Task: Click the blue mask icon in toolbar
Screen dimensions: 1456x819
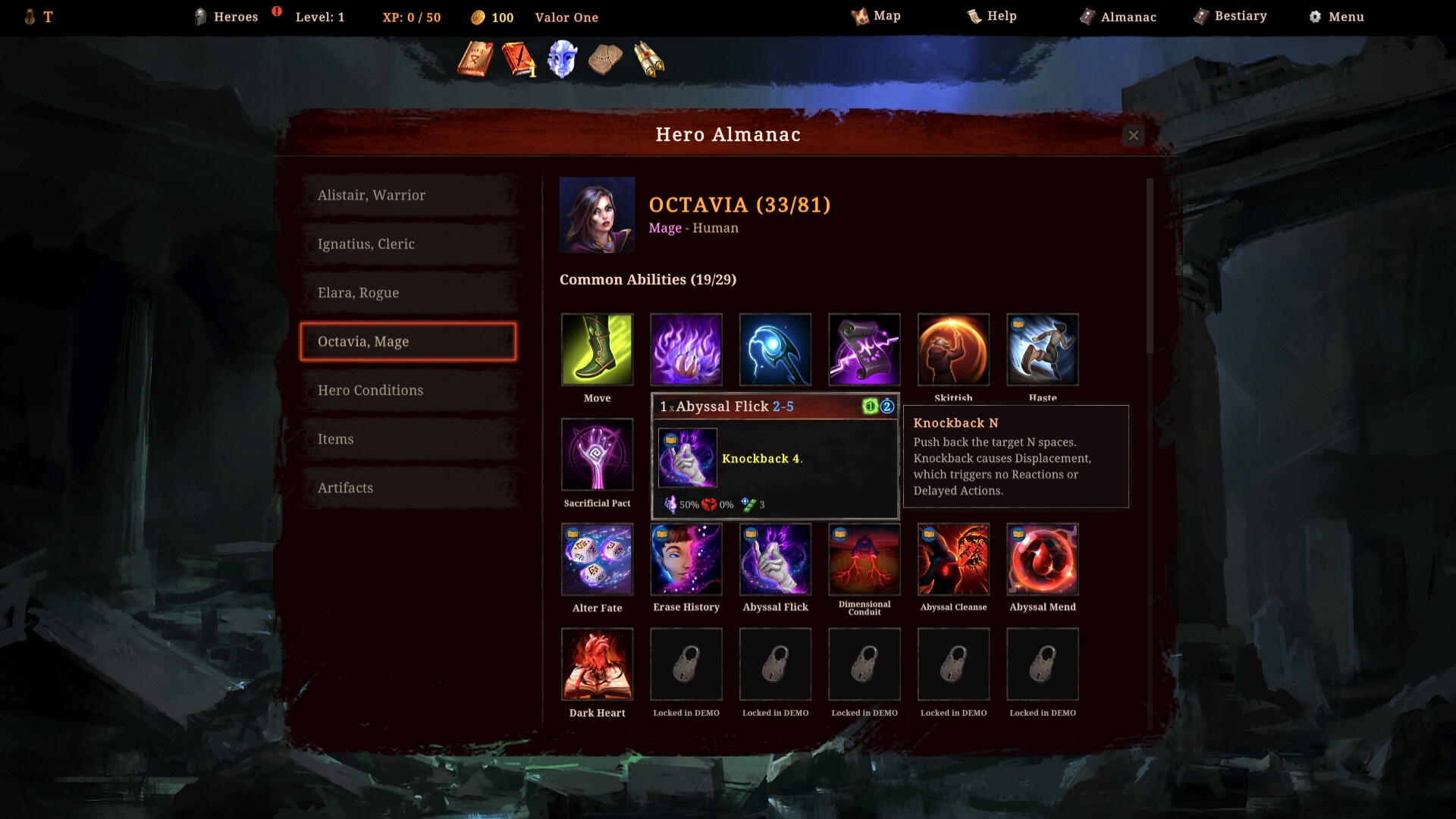Action: click(x=562, y=59)
